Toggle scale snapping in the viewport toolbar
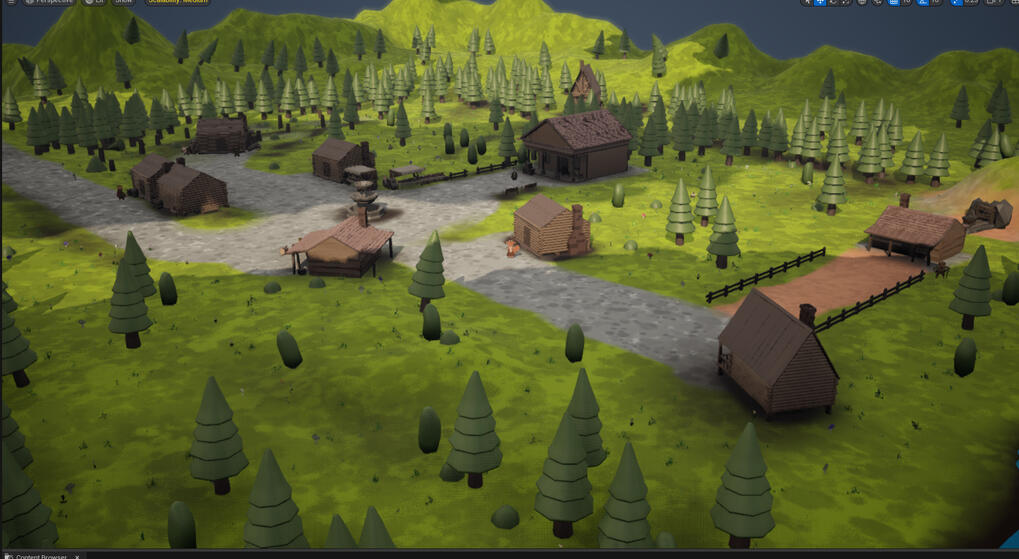The image size is (1019, 559). [x=956, y=2]
